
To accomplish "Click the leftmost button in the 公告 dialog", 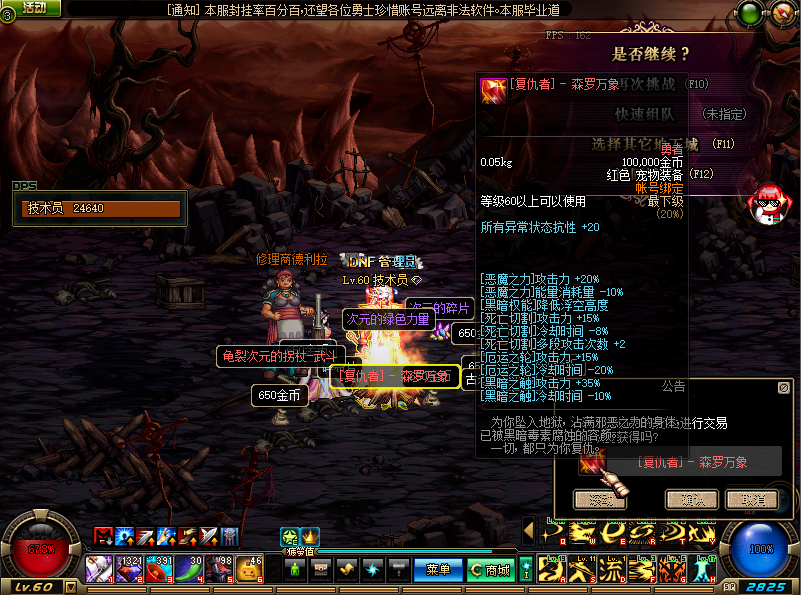I will click(600, 499).
